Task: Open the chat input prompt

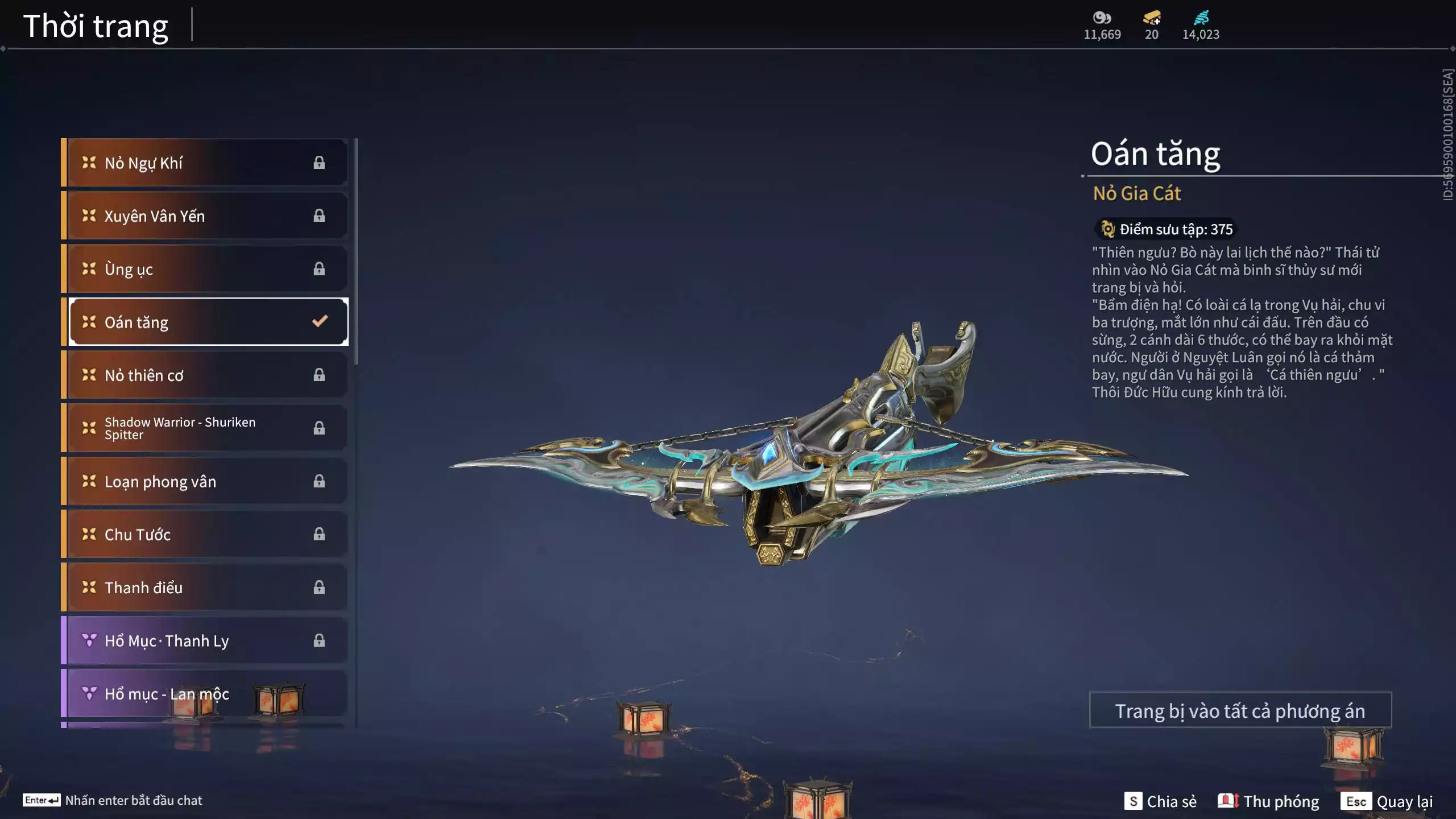Action: tap(113, 800)
